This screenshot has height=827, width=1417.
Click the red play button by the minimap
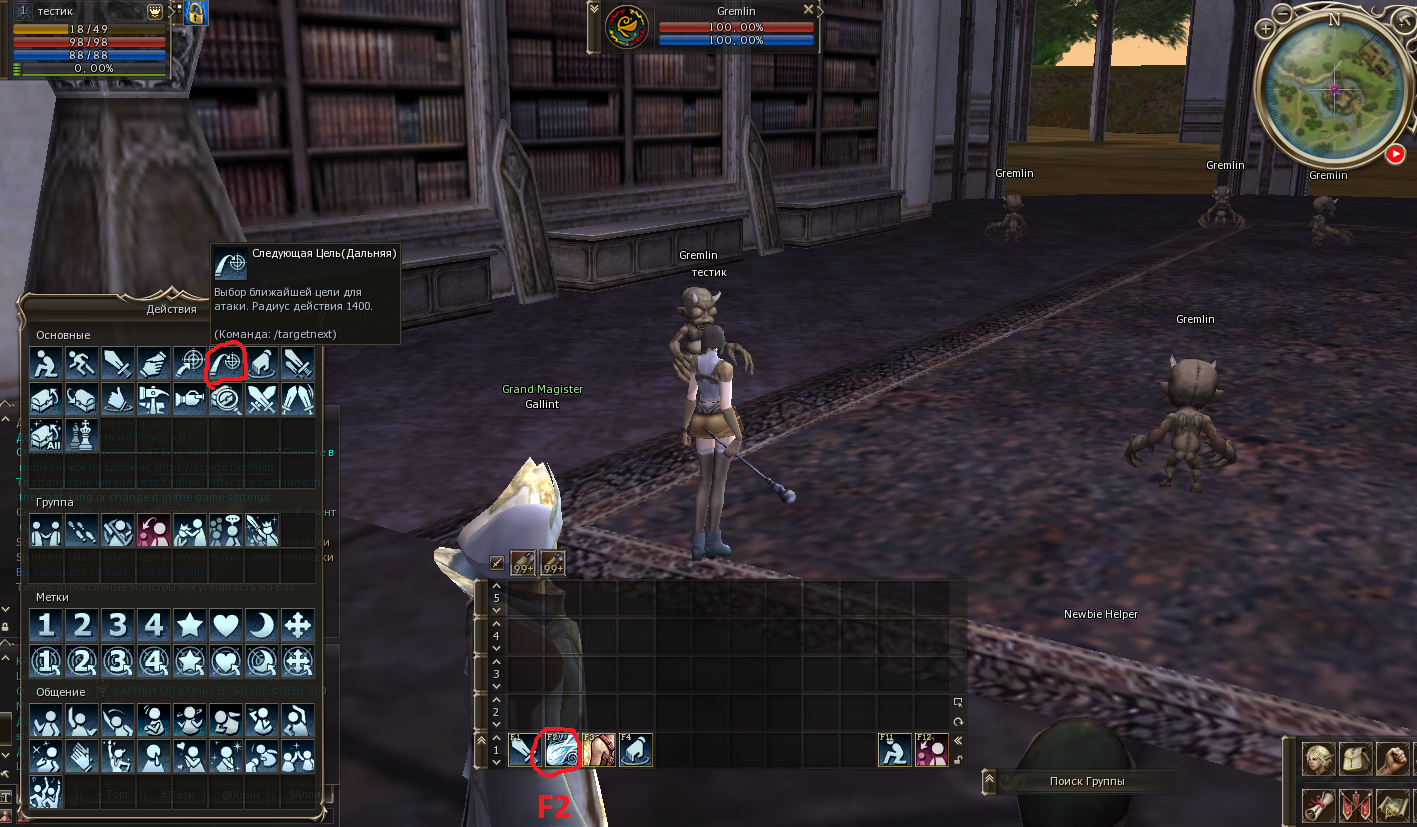[1394, 154]
